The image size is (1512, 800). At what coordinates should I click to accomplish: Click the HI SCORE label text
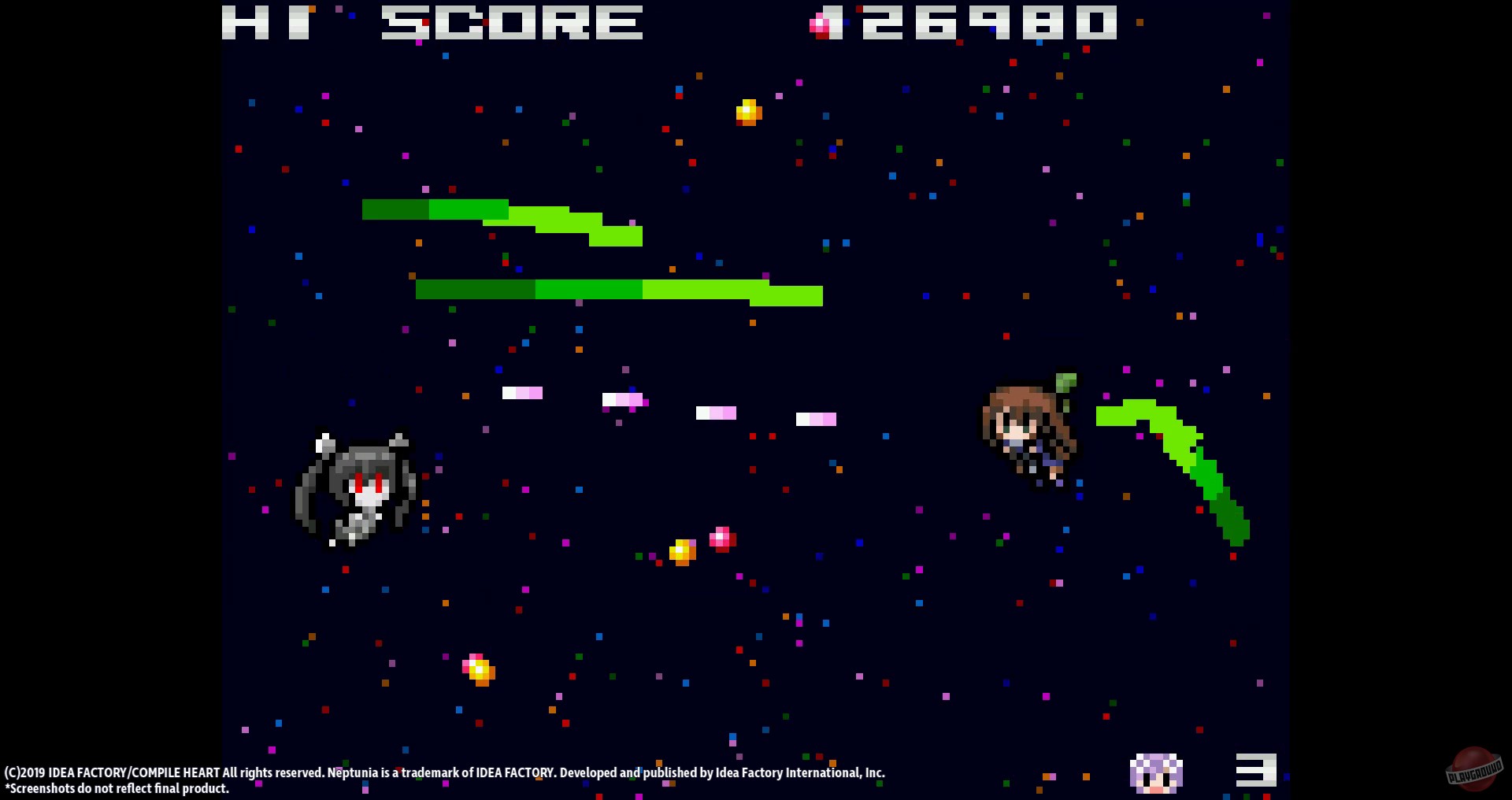pyautogui.click(x=433, y=24)
